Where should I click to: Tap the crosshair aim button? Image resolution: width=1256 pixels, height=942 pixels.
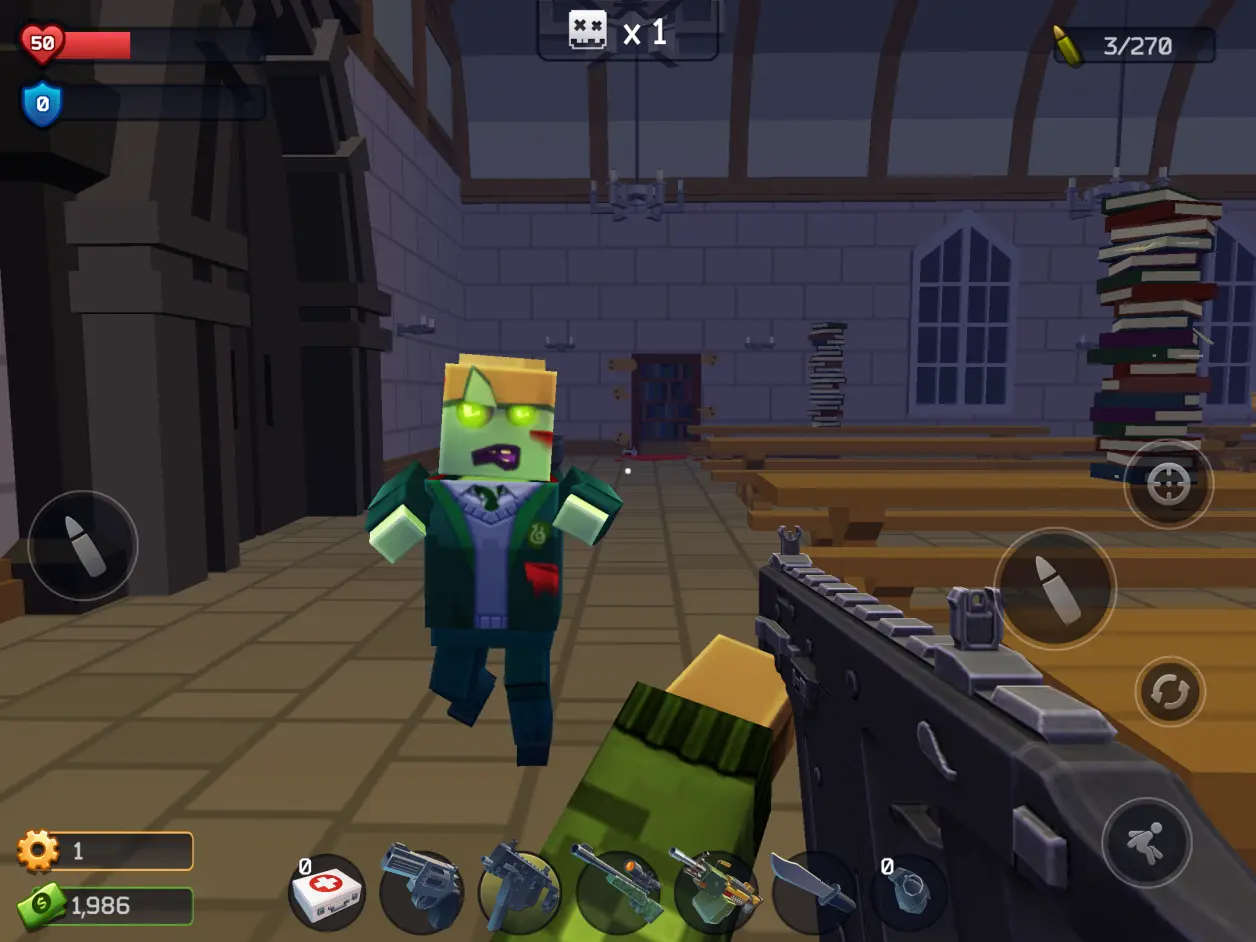point(1168,485)
